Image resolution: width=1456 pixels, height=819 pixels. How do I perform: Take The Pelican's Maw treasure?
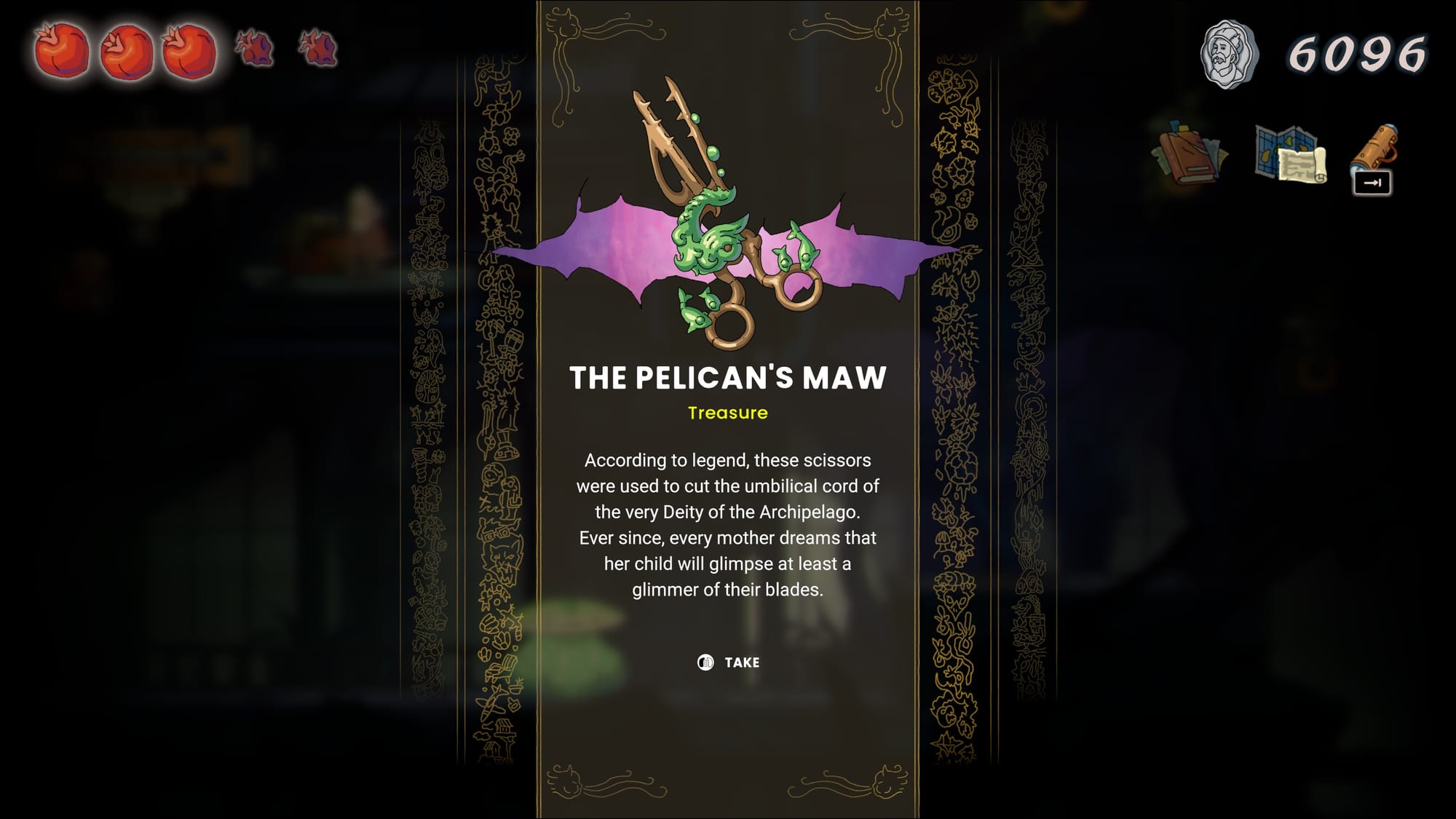point(729,662)
